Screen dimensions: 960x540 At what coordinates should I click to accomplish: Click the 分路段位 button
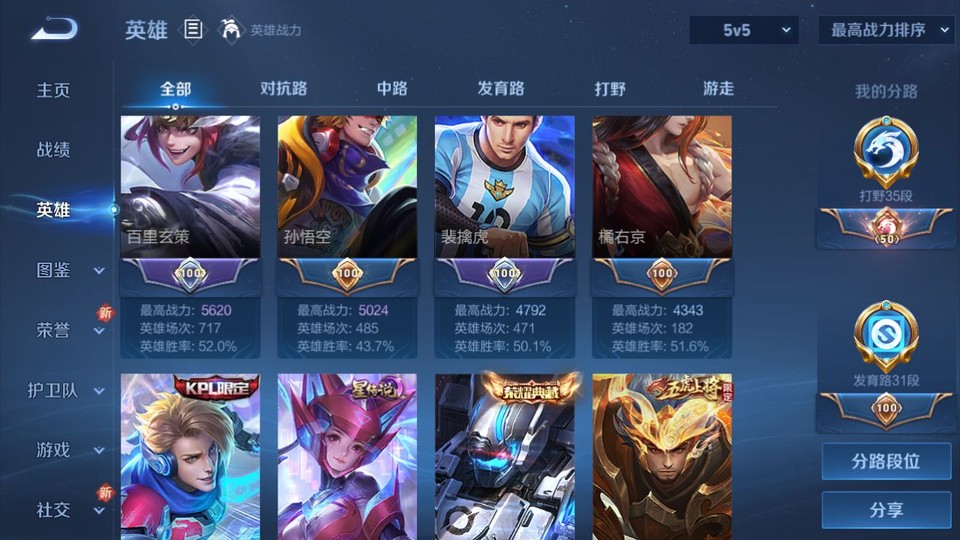[x=886, y=462]
